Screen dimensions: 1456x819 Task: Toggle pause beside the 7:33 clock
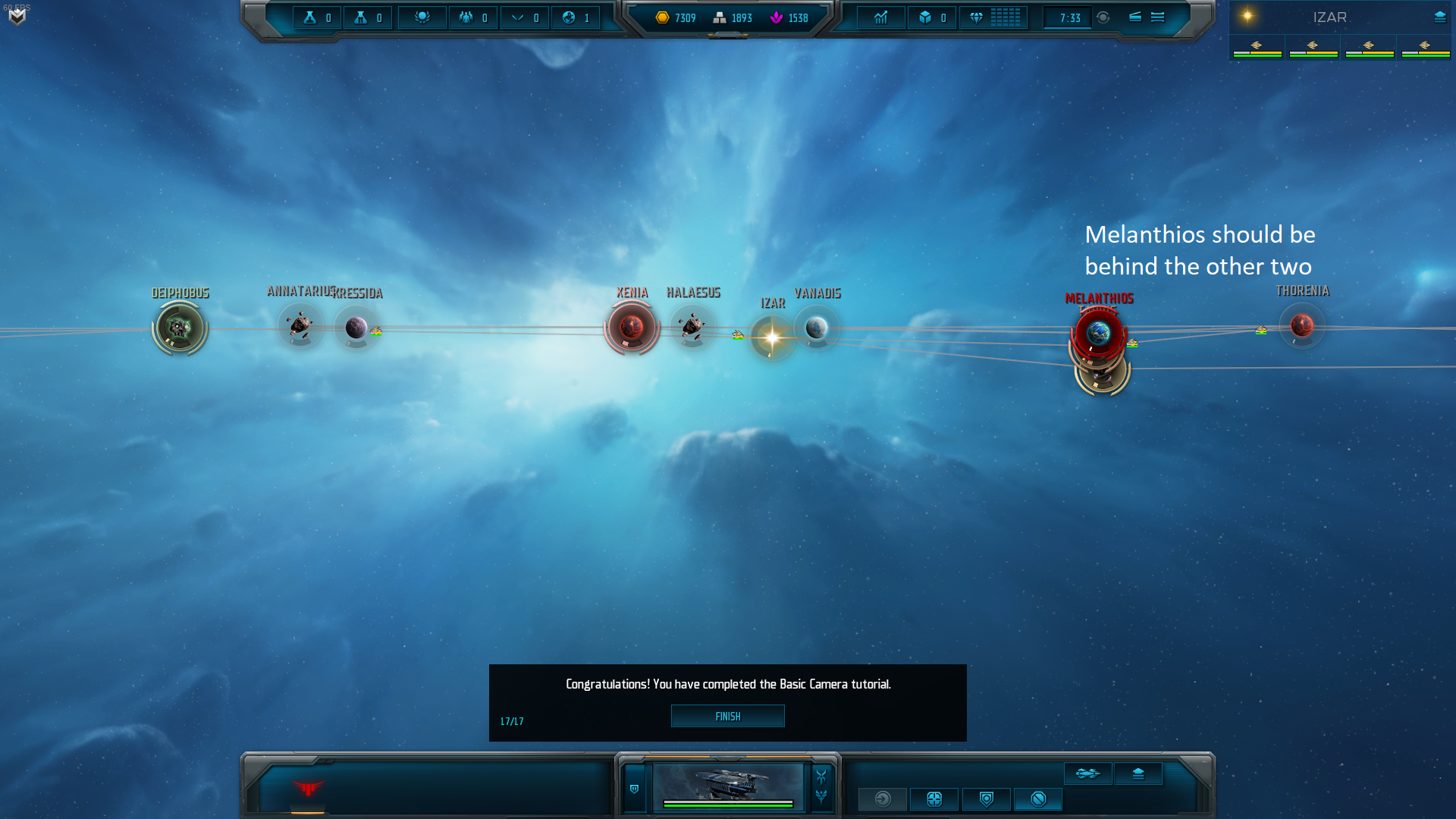tap(1103, 17)
